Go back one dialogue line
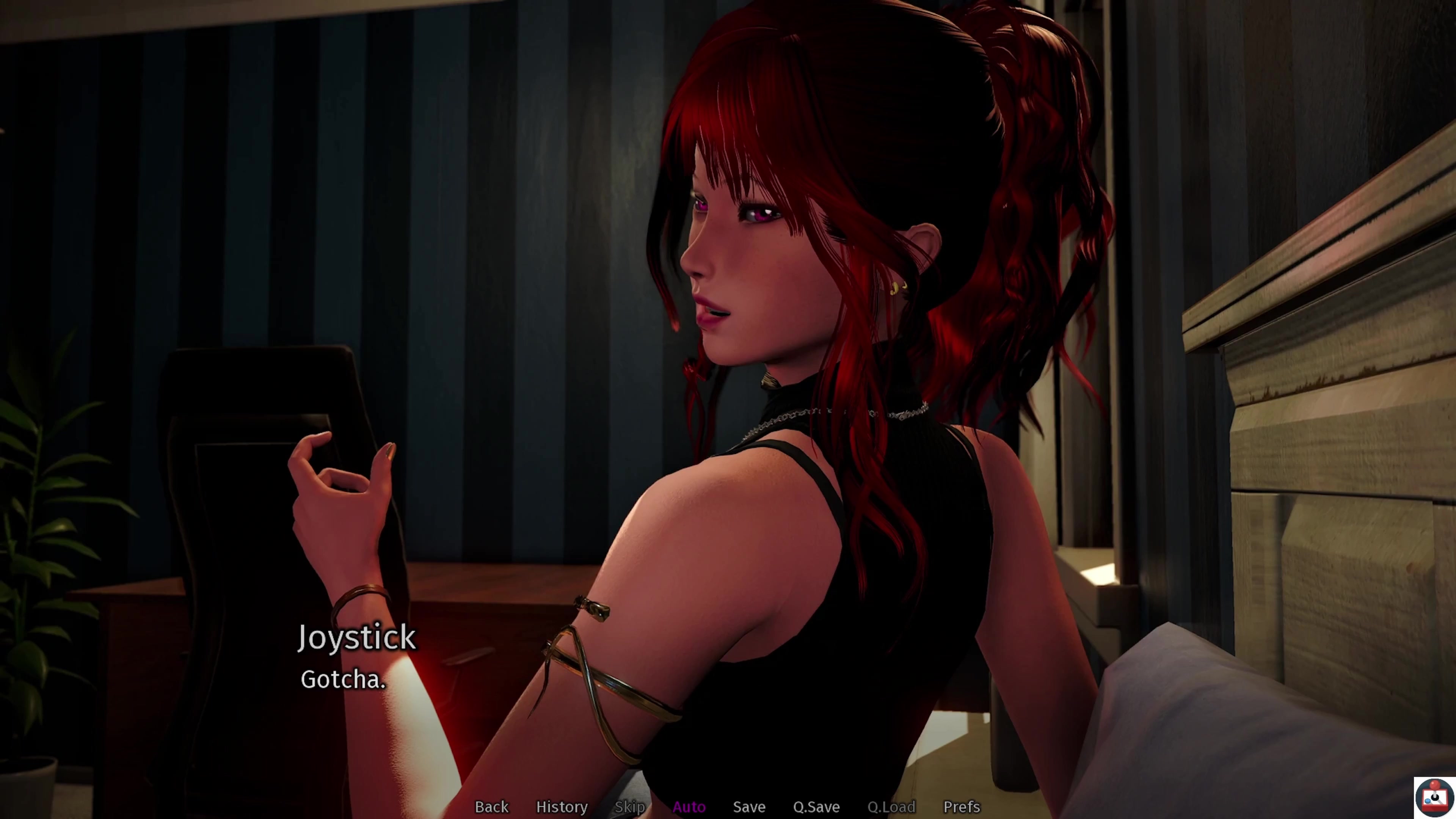The image size is (1456, 819). pyautogui.click(x=491, y=806)
